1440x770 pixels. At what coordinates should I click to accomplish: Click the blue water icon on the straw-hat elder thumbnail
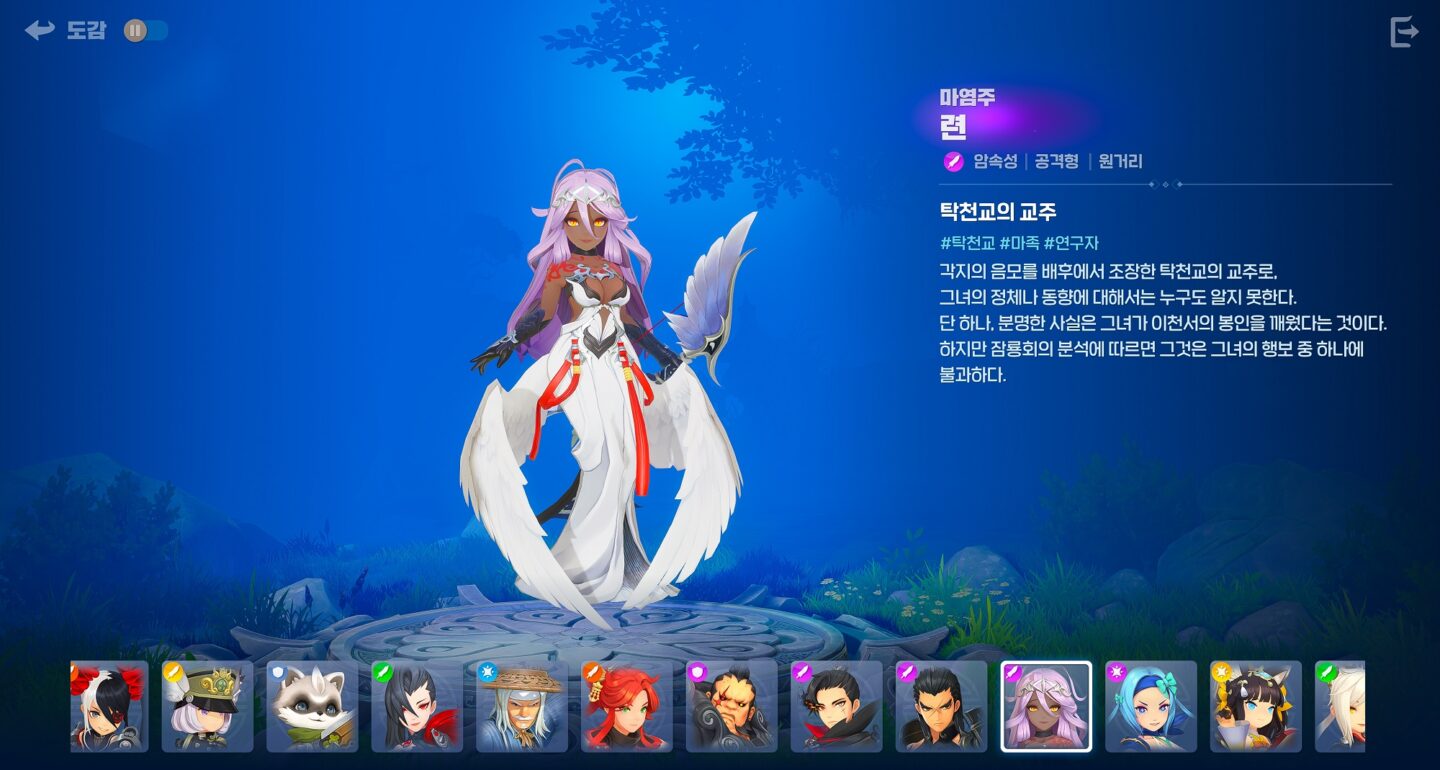click(487, 673)
